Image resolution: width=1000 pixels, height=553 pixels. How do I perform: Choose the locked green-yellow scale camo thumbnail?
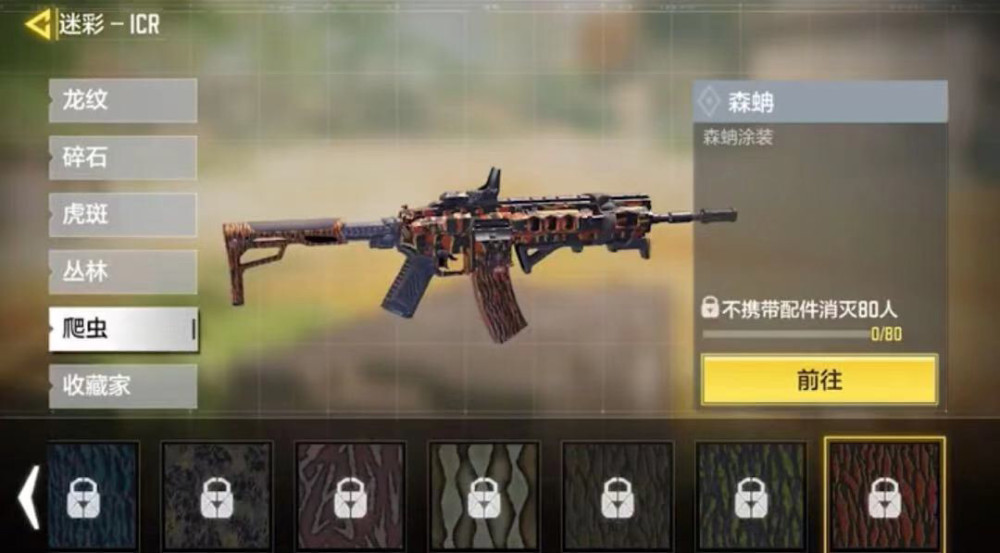tap(751, 496)
